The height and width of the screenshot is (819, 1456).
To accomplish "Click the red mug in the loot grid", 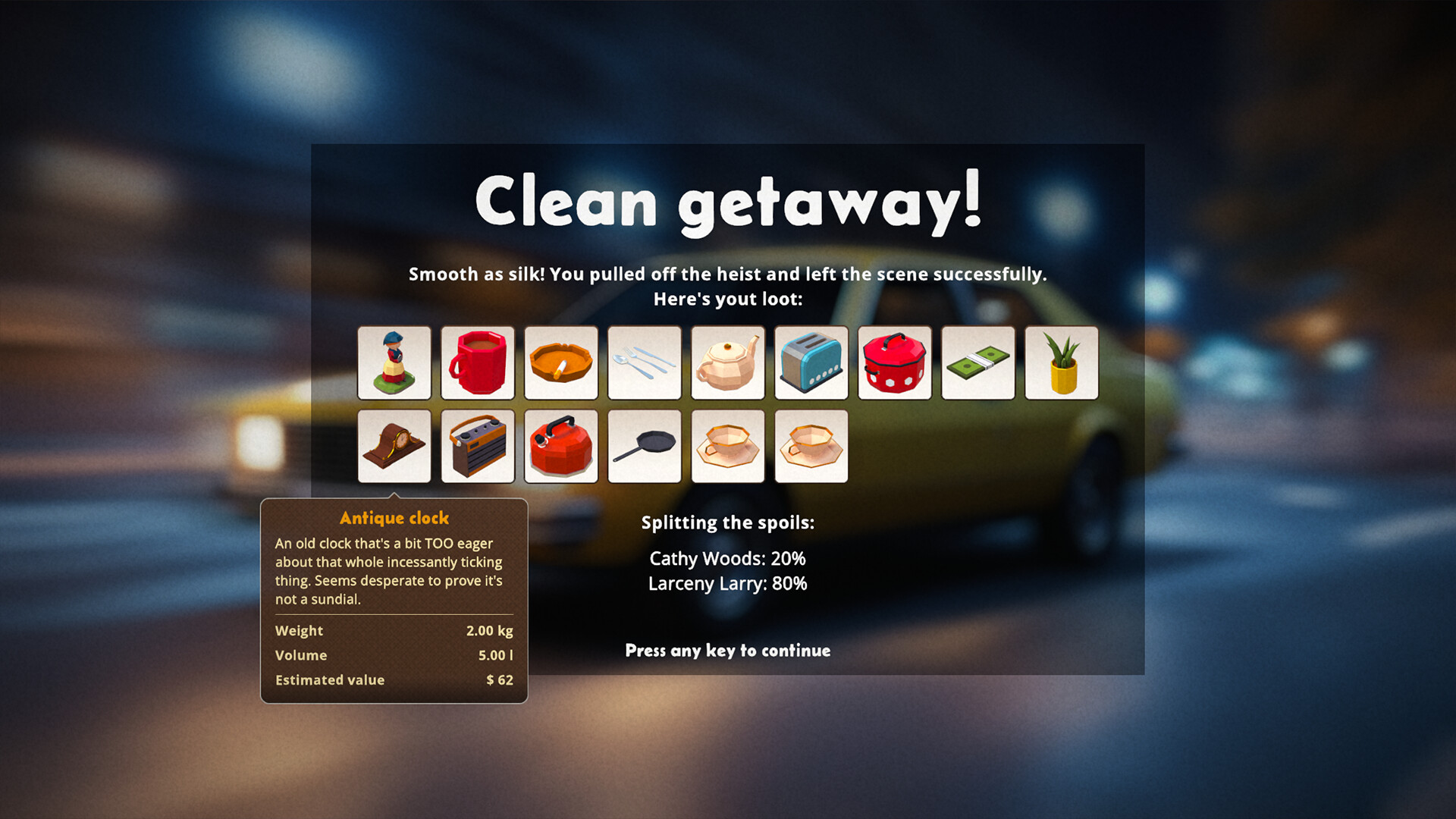I will [x=478, y=363].
